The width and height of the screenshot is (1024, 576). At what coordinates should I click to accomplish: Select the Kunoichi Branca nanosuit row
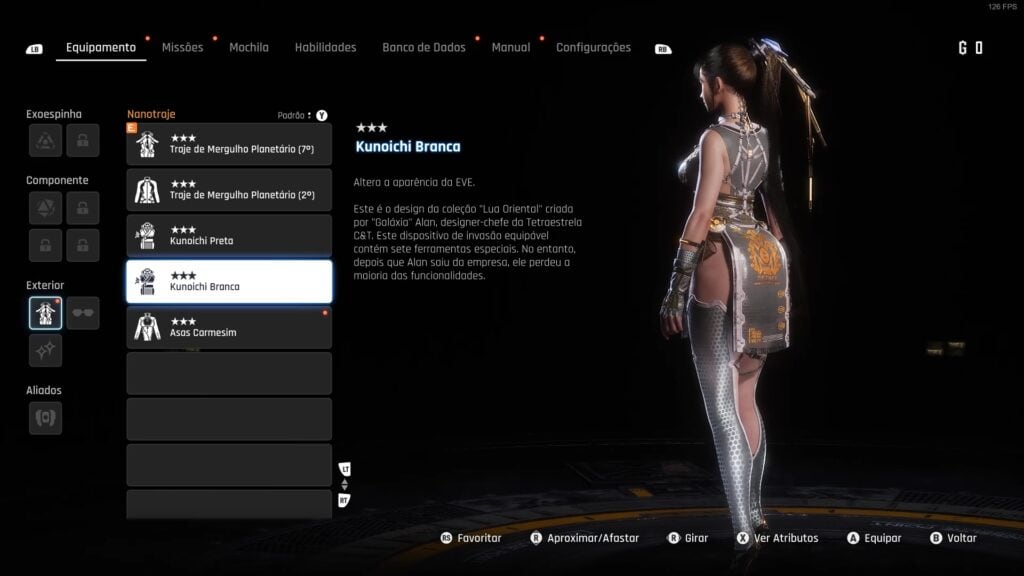coord(229,282)
